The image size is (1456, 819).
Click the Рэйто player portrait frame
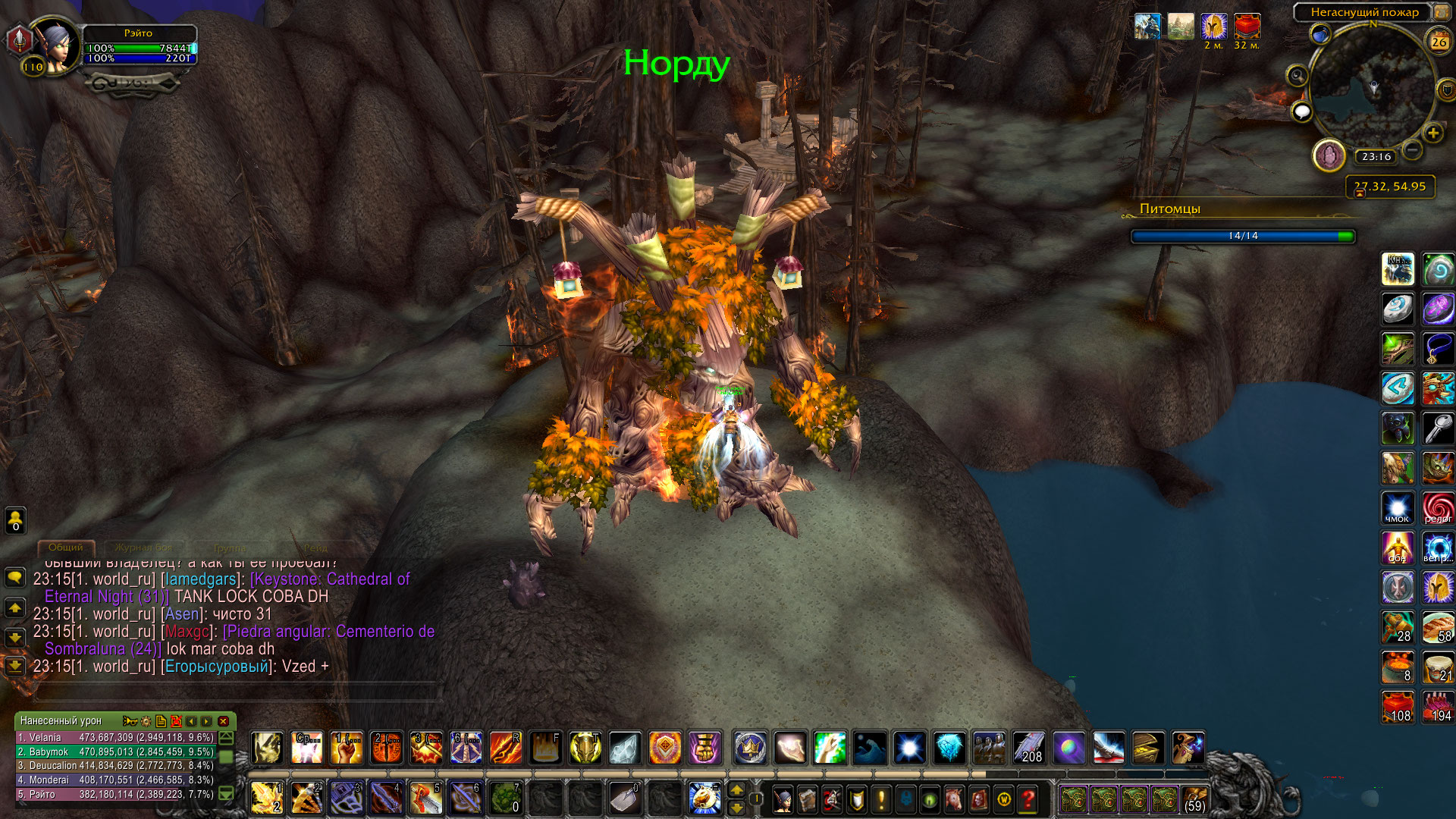coord(55,45)
